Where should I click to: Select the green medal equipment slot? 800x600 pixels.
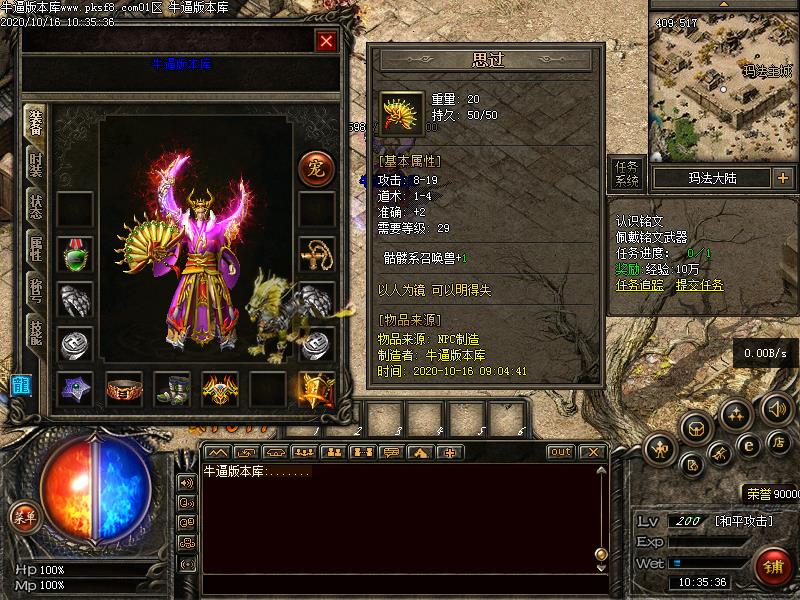click(x=74, y=255)
